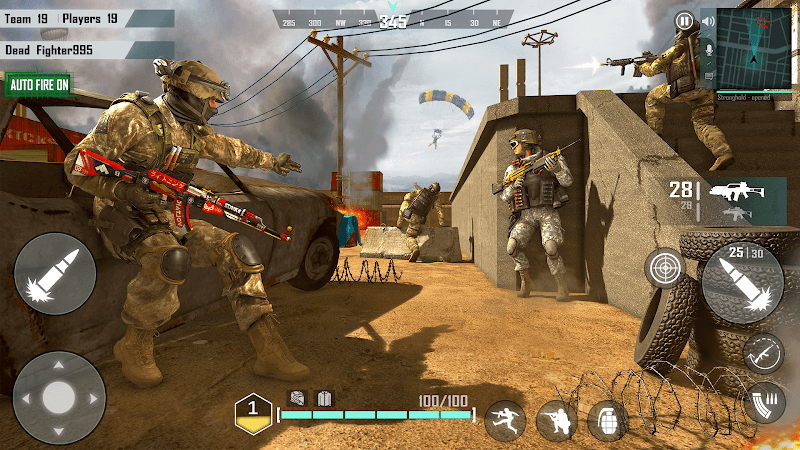800x450 pixels.
Task: Fire using the right bullet button with 25|30
Action: pyautogui.click(x=741, y=282)
